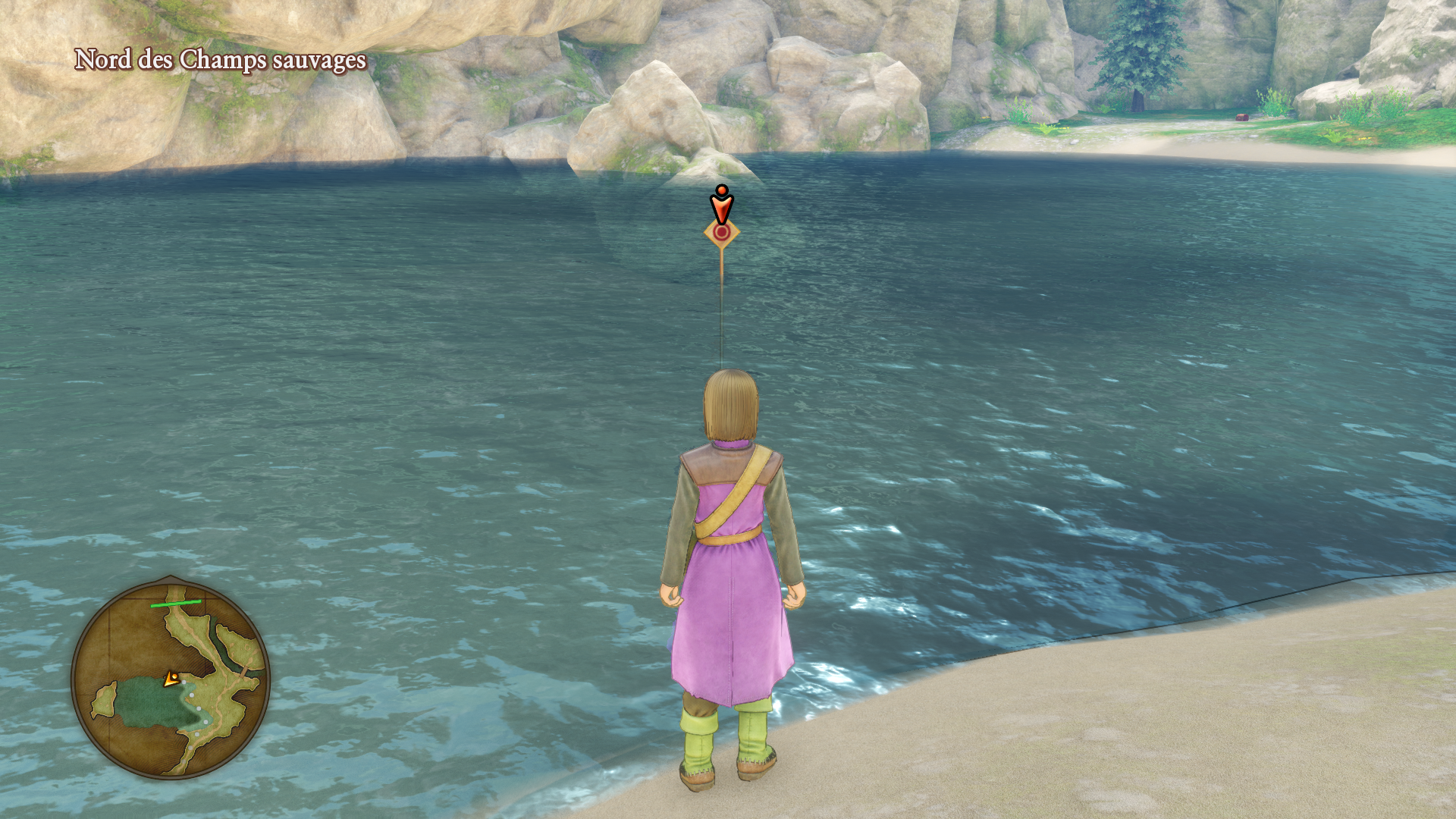Select the orange player arrow on minimap
This screenshot has height=819, width=1456.
point(172,679)
